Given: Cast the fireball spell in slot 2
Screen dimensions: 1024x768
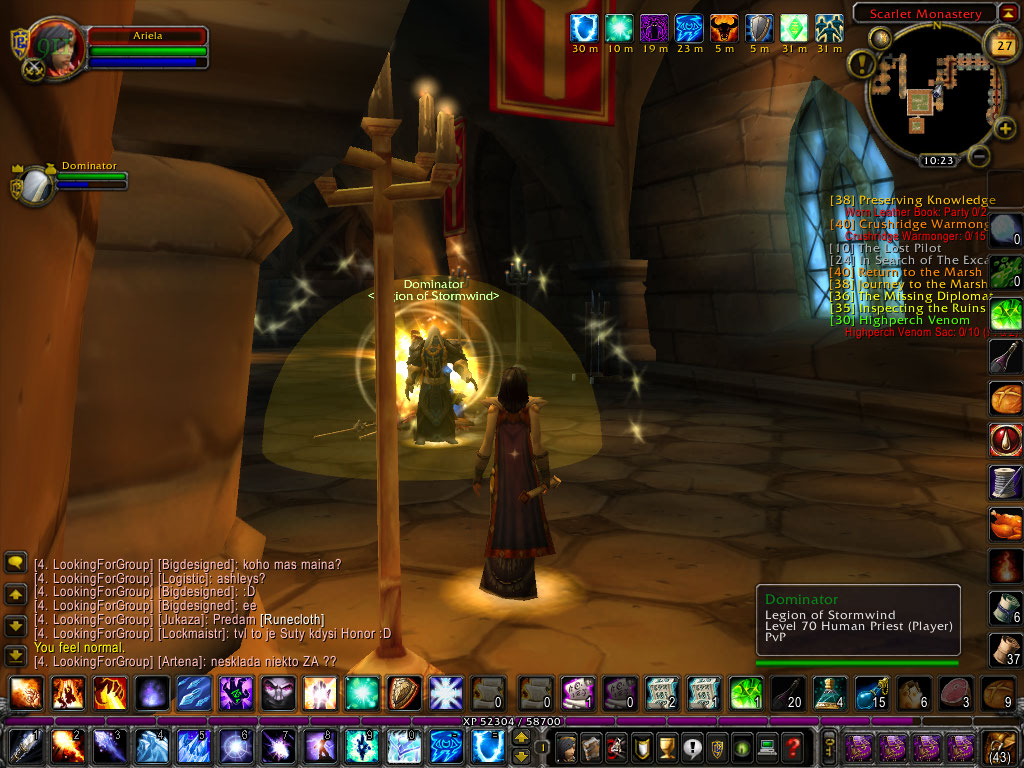Looking at the screenshot, I should 68,747.
